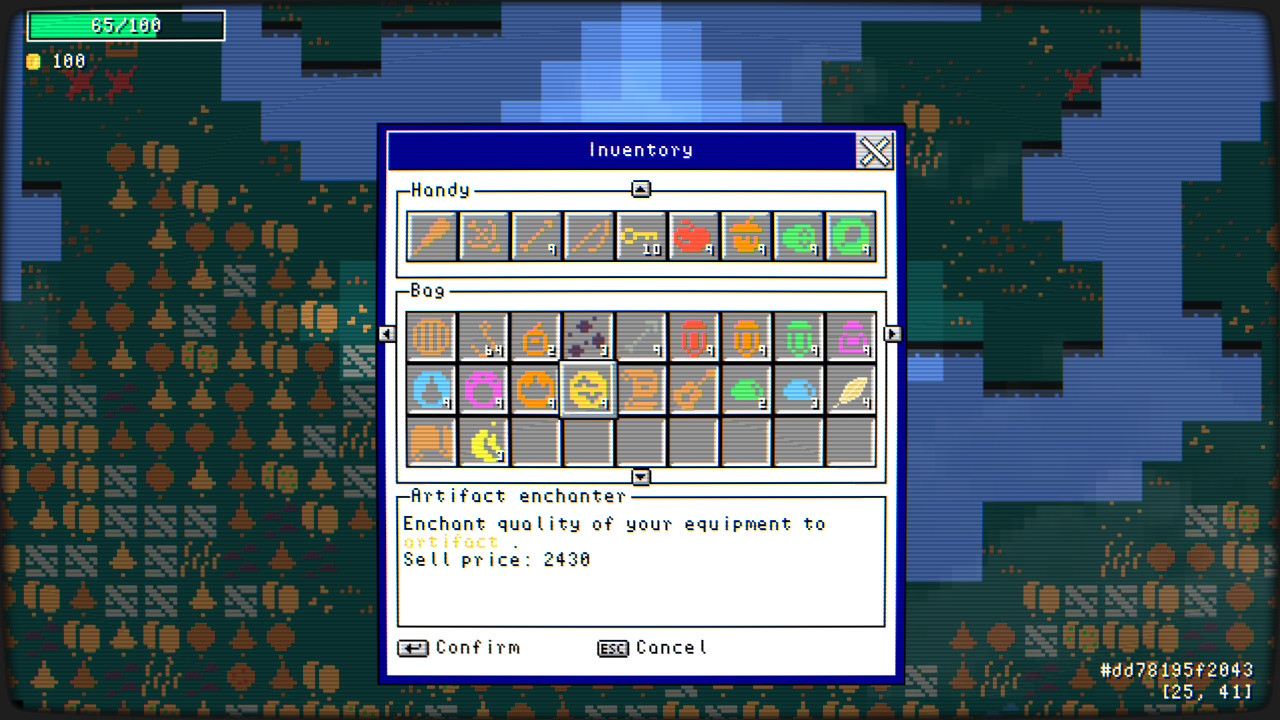The height and width of the screenshot is (720, 1280).
Task: Select the orange cooking pot item
Action: [x=747, y=235]
